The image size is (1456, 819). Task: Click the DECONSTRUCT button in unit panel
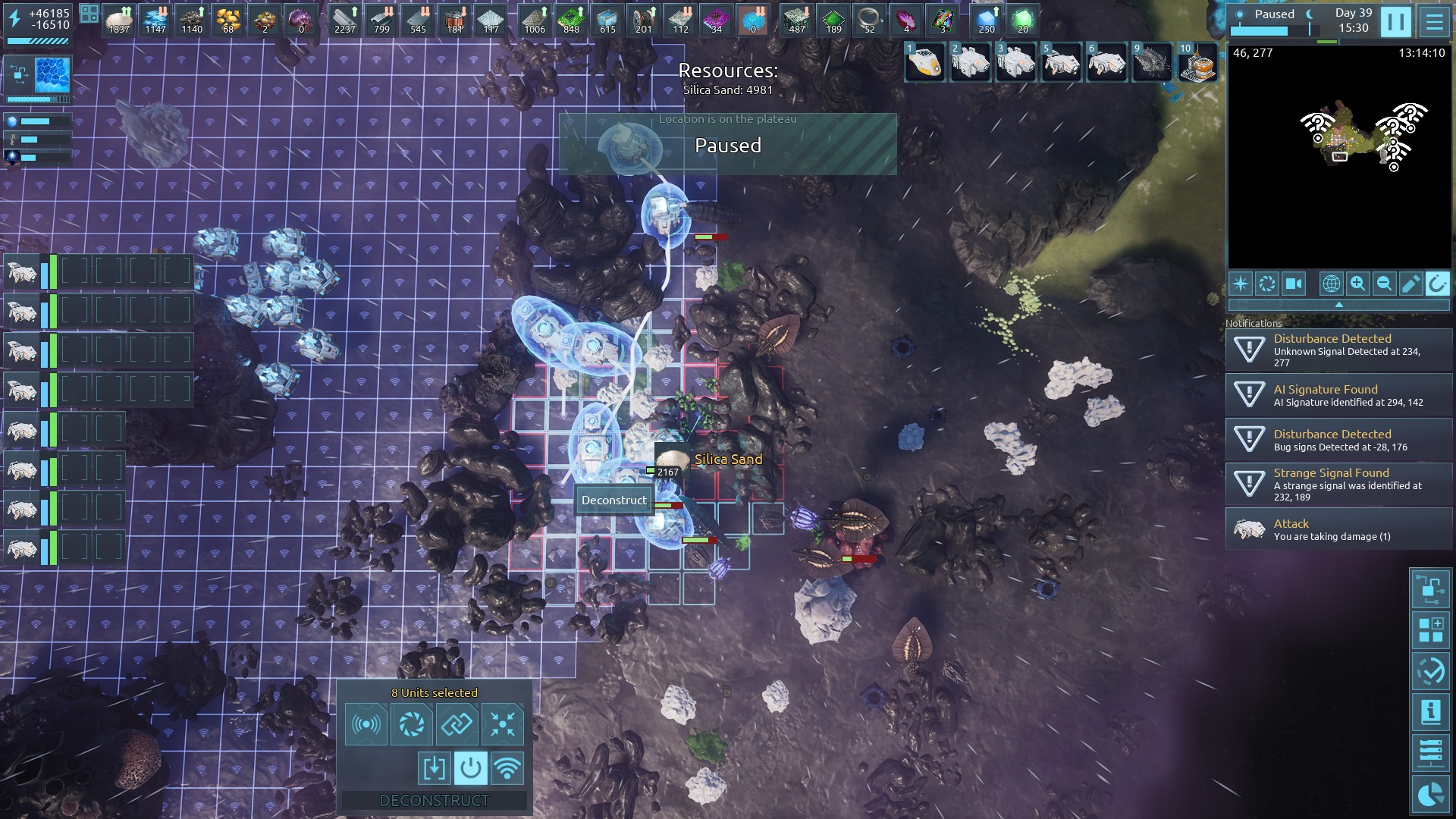(x=434, y=800)
